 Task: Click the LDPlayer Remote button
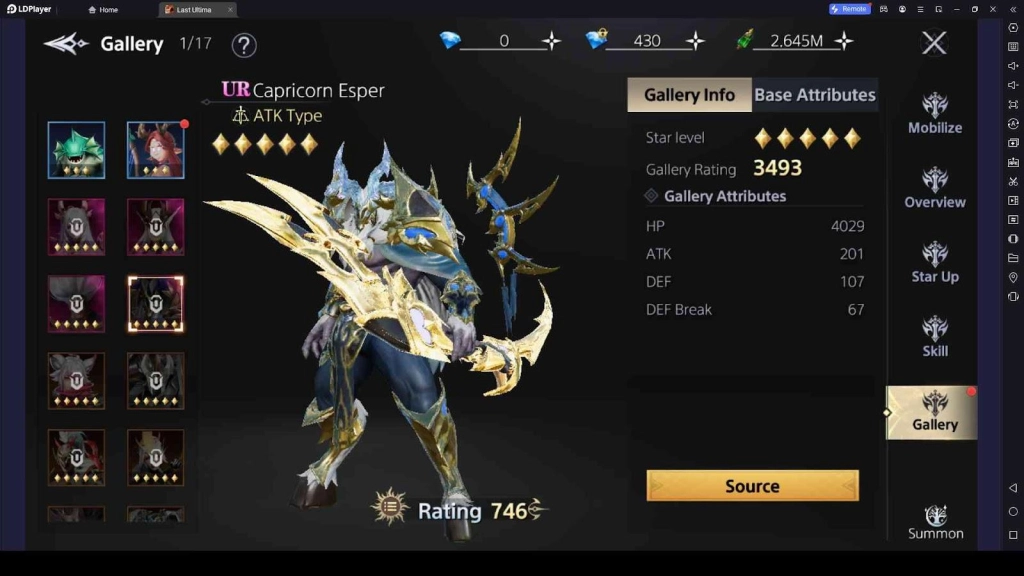click(x=848, y=9)
